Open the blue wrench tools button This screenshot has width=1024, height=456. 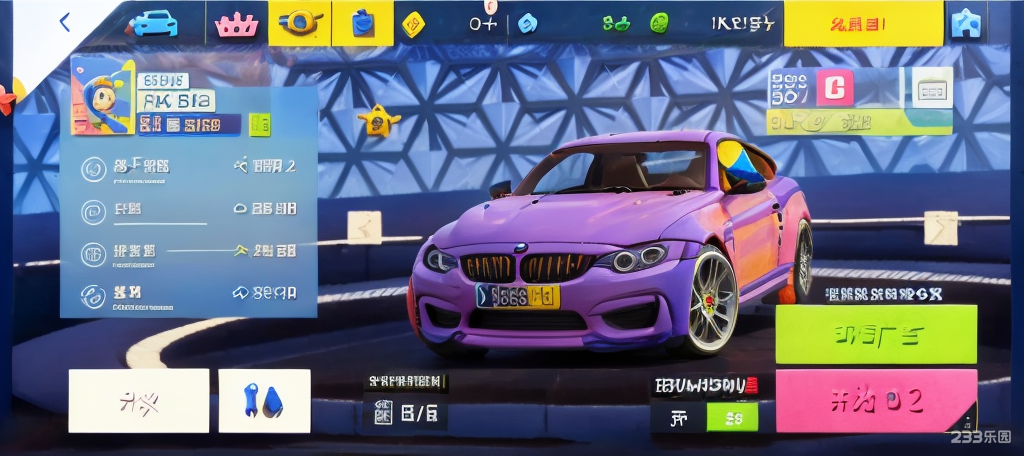264,401
